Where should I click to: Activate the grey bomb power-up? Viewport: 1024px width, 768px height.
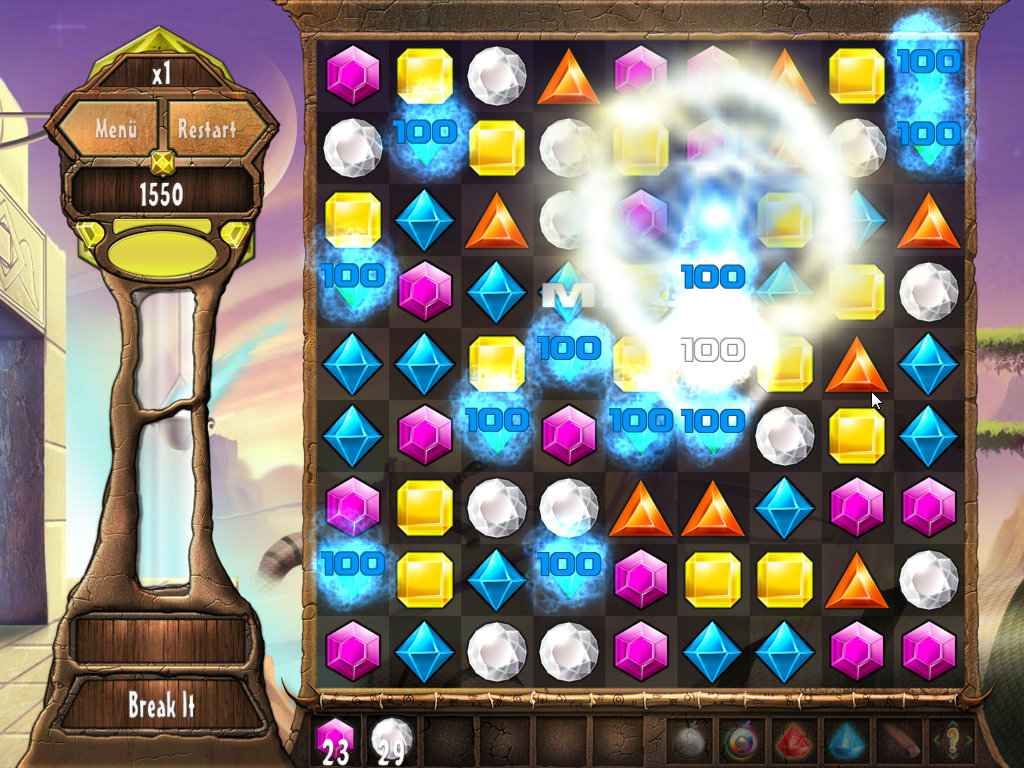coord(690,742)
